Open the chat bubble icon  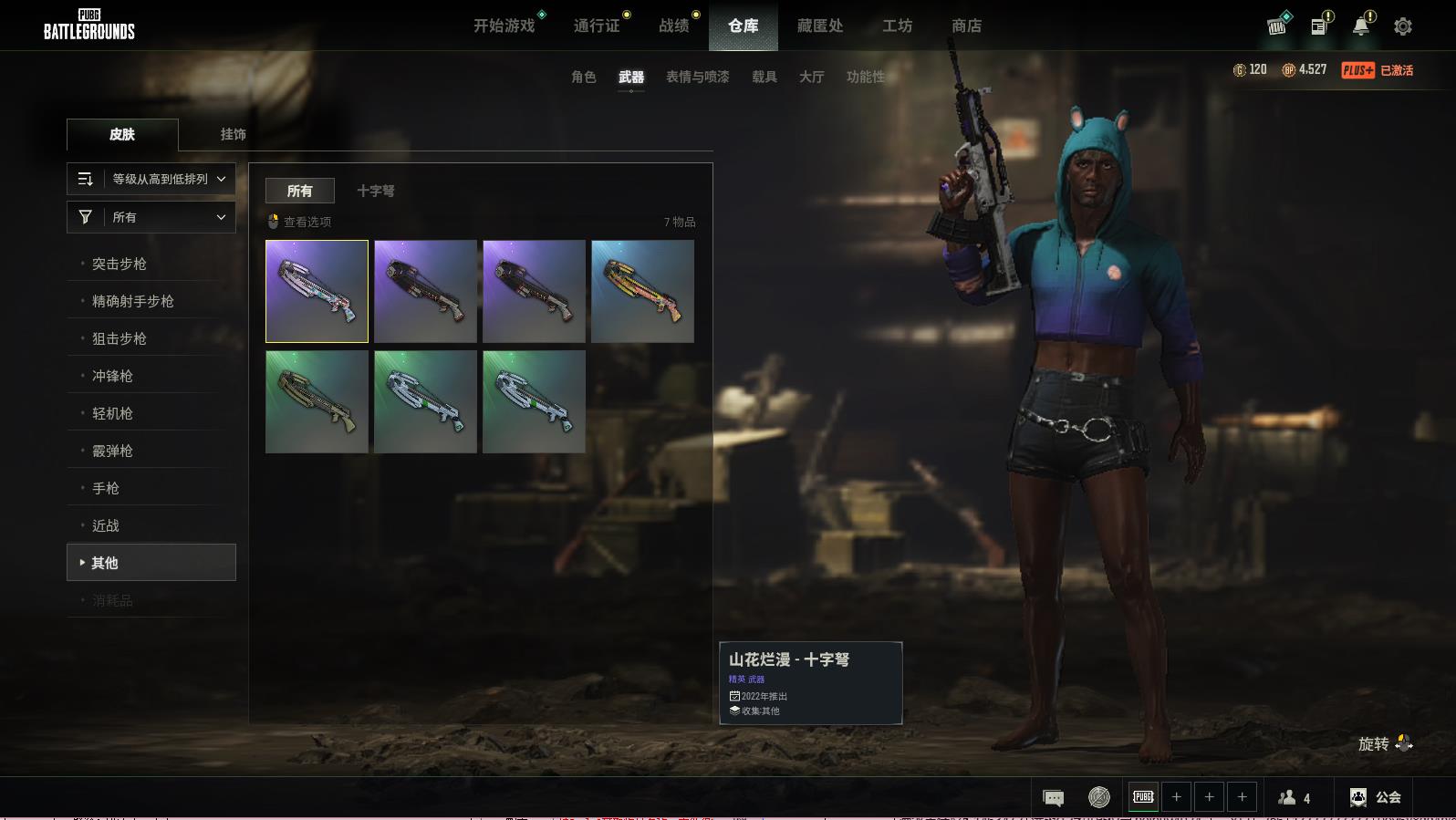point(1053,798)
